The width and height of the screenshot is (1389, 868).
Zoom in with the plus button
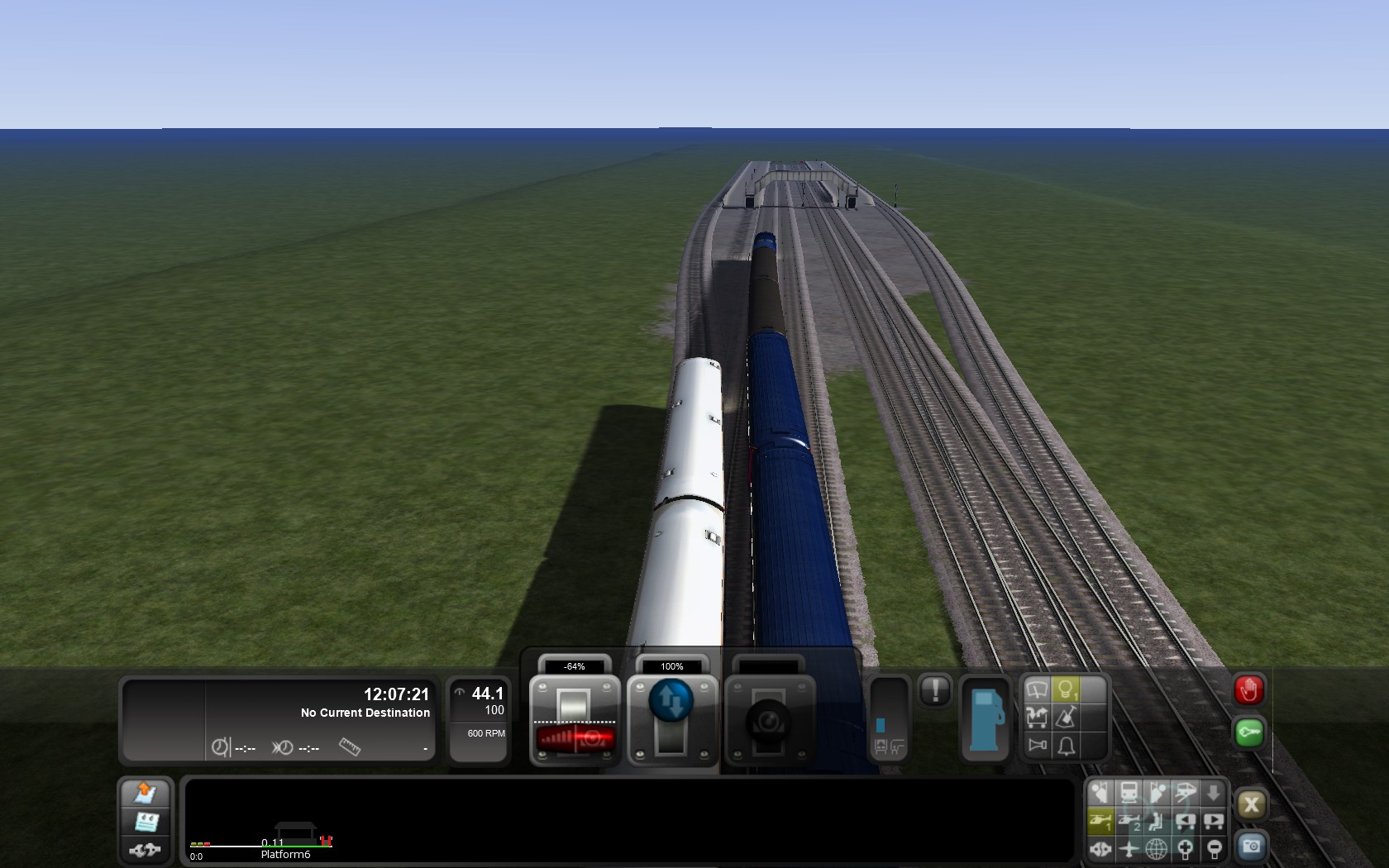[x=1185, y=848]
